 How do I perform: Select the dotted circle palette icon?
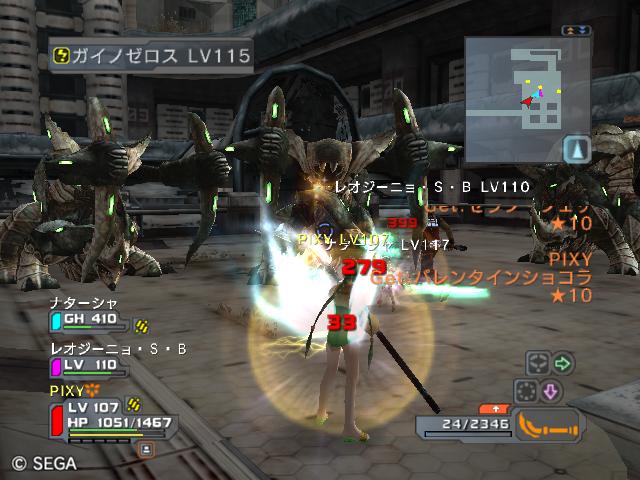coord(526,390)
